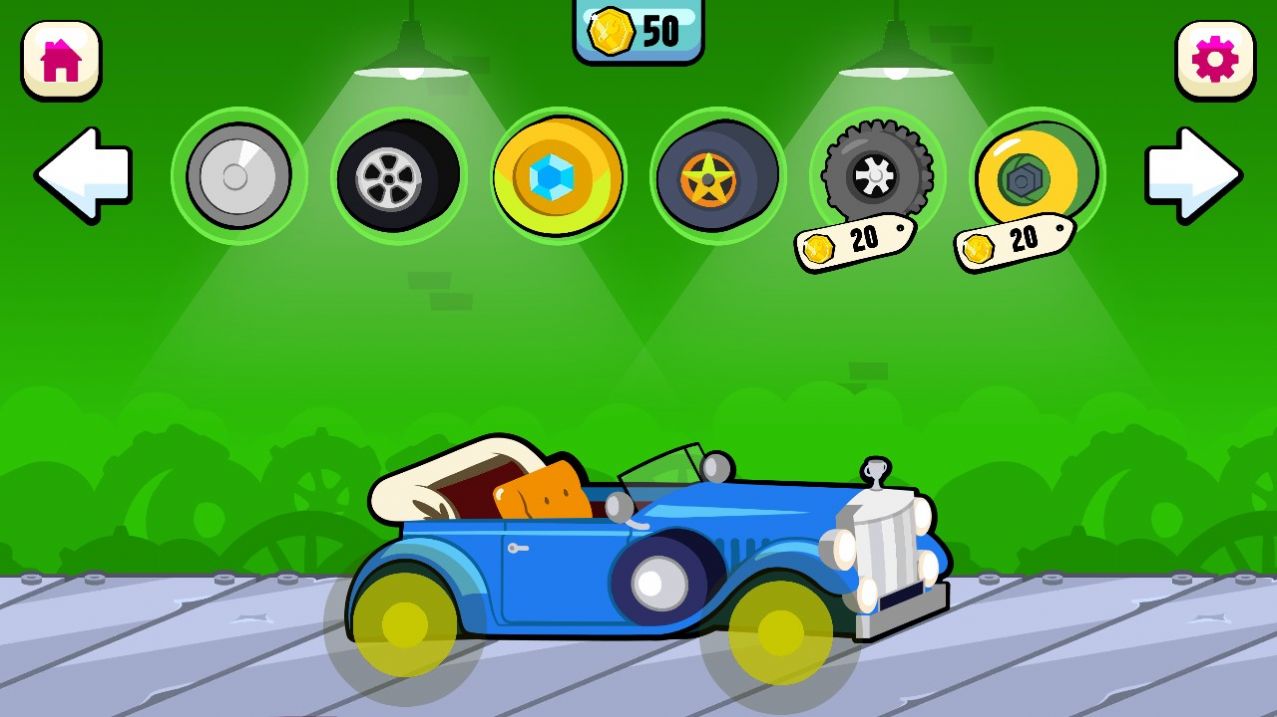Choose the black tire with silver spokes
The width and height of the screenshot is (1277, 717).
(398, 176)
